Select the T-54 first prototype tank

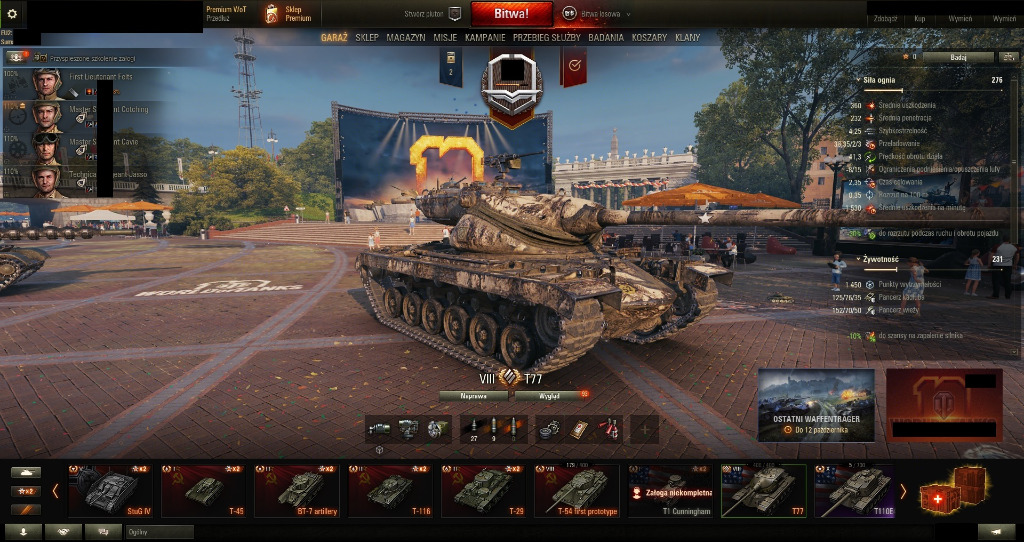(x=577, y=491)
